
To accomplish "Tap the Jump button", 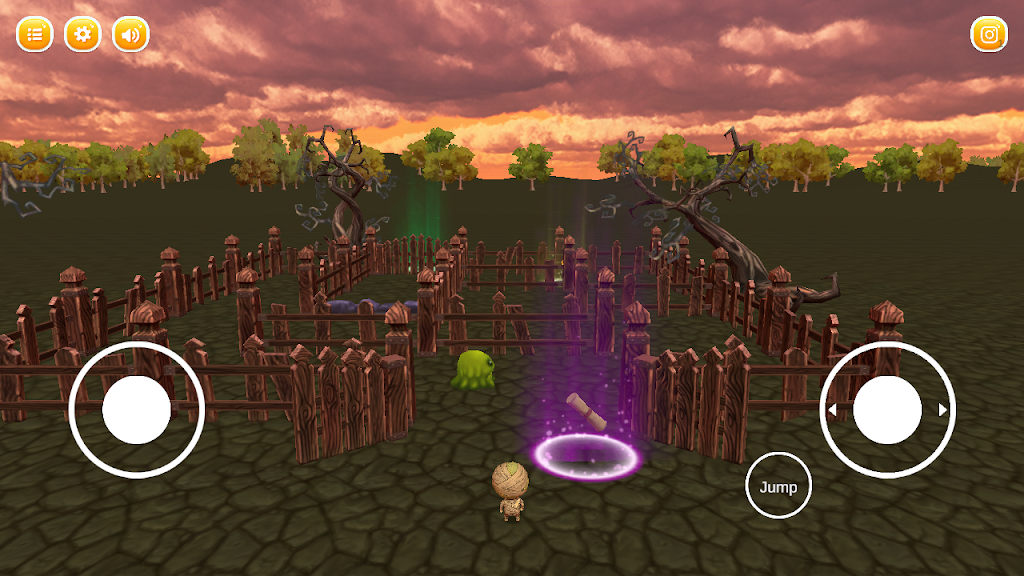I will [x=778, y=486].
